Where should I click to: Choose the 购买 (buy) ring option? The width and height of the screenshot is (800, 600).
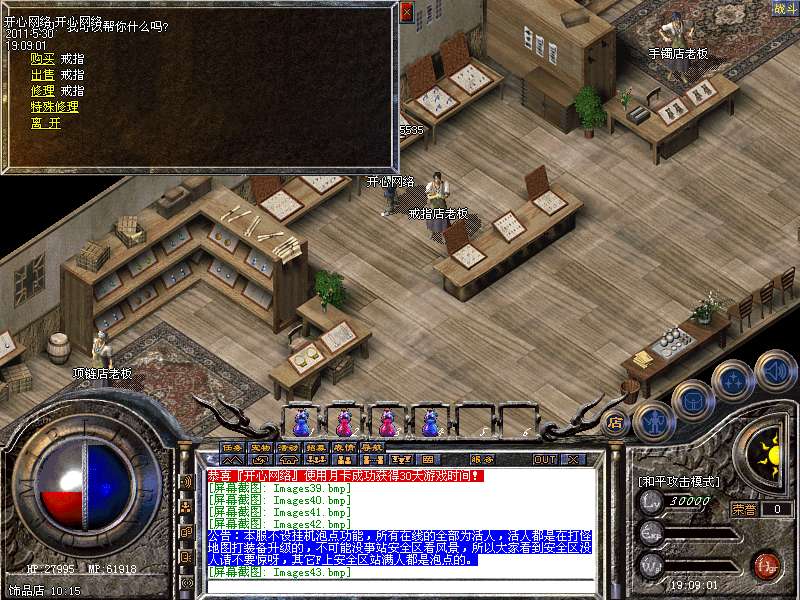coord(43,59)
